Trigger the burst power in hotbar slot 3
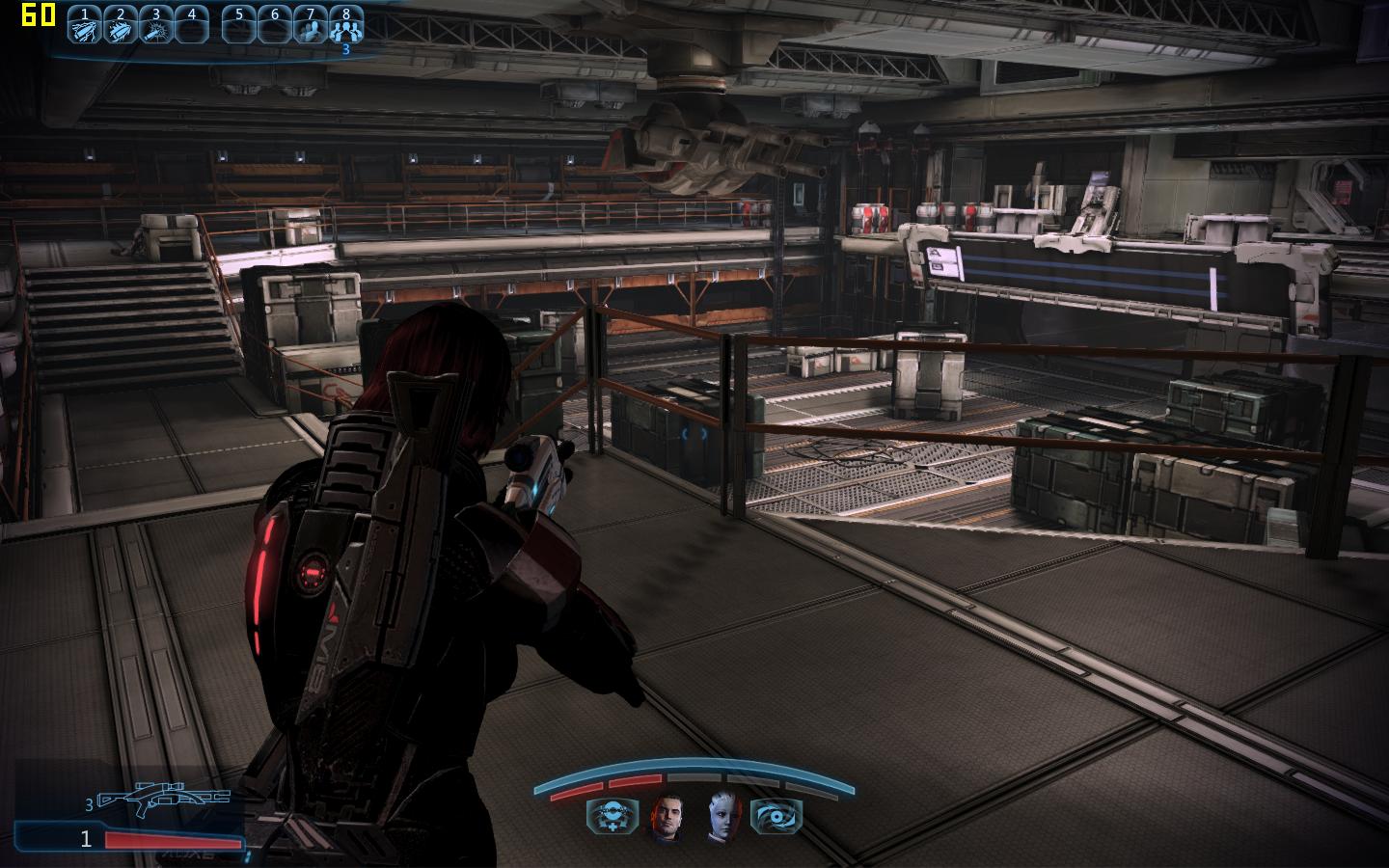 point(155,29)
